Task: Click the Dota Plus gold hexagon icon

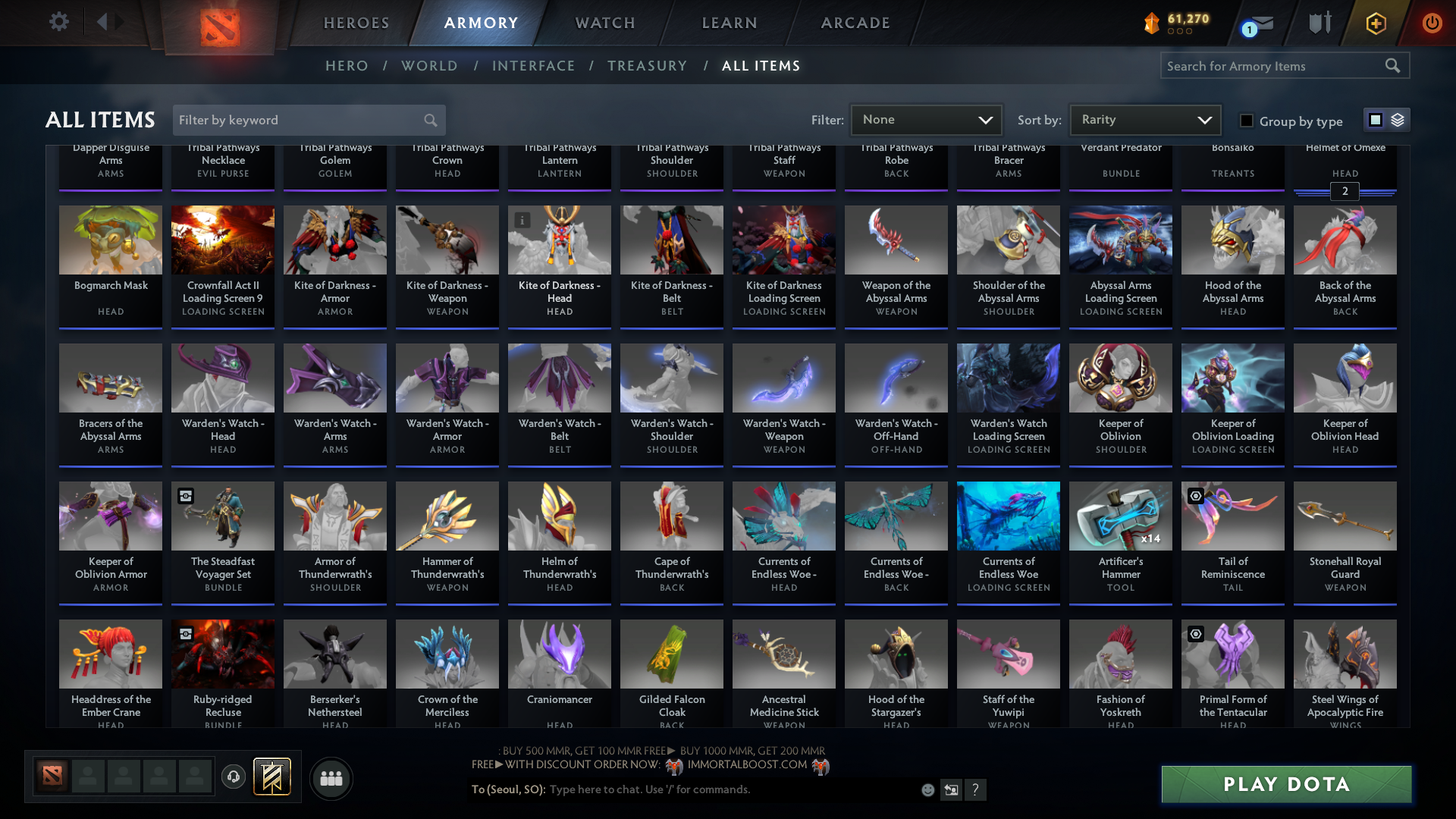Action: click(1375, 23)
